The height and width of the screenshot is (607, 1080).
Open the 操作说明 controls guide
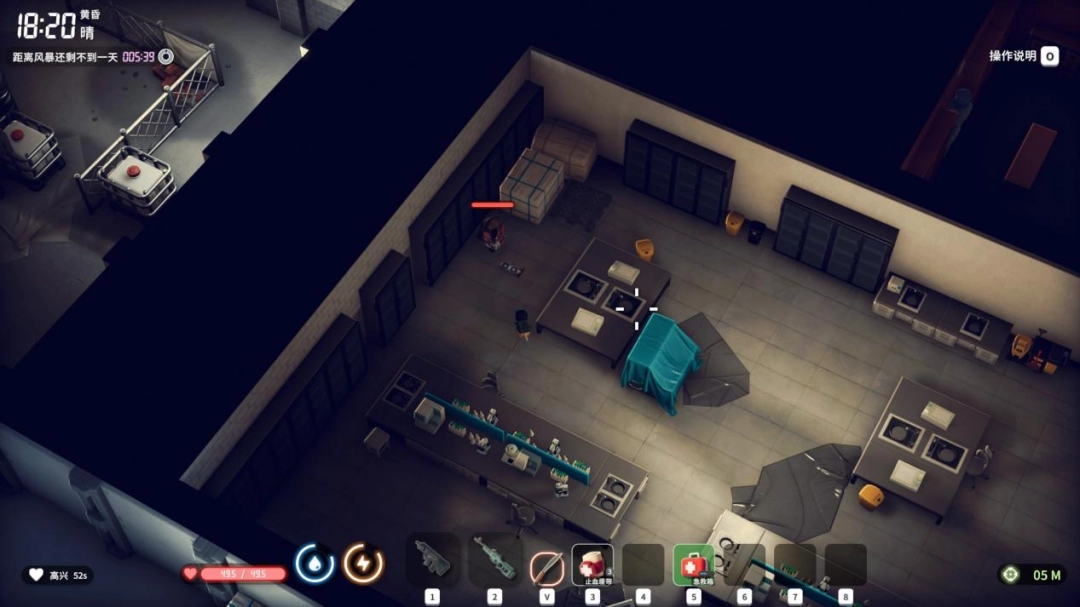[1023, 56]
